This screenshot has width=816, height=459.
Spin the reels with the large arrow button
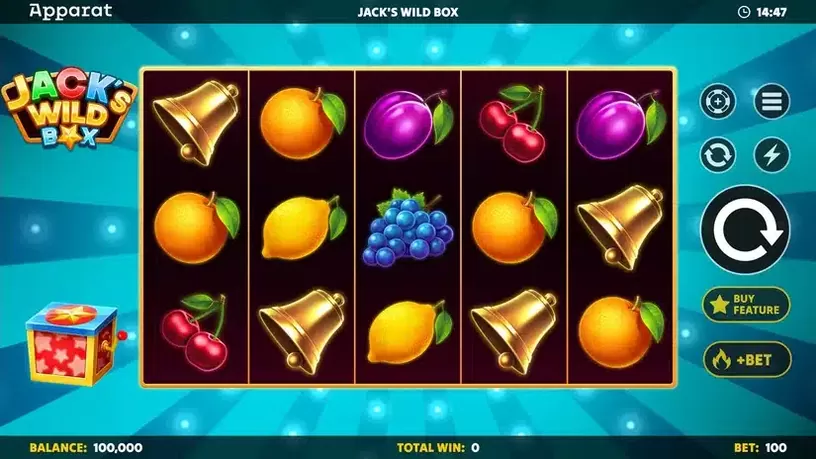(745, 229)
